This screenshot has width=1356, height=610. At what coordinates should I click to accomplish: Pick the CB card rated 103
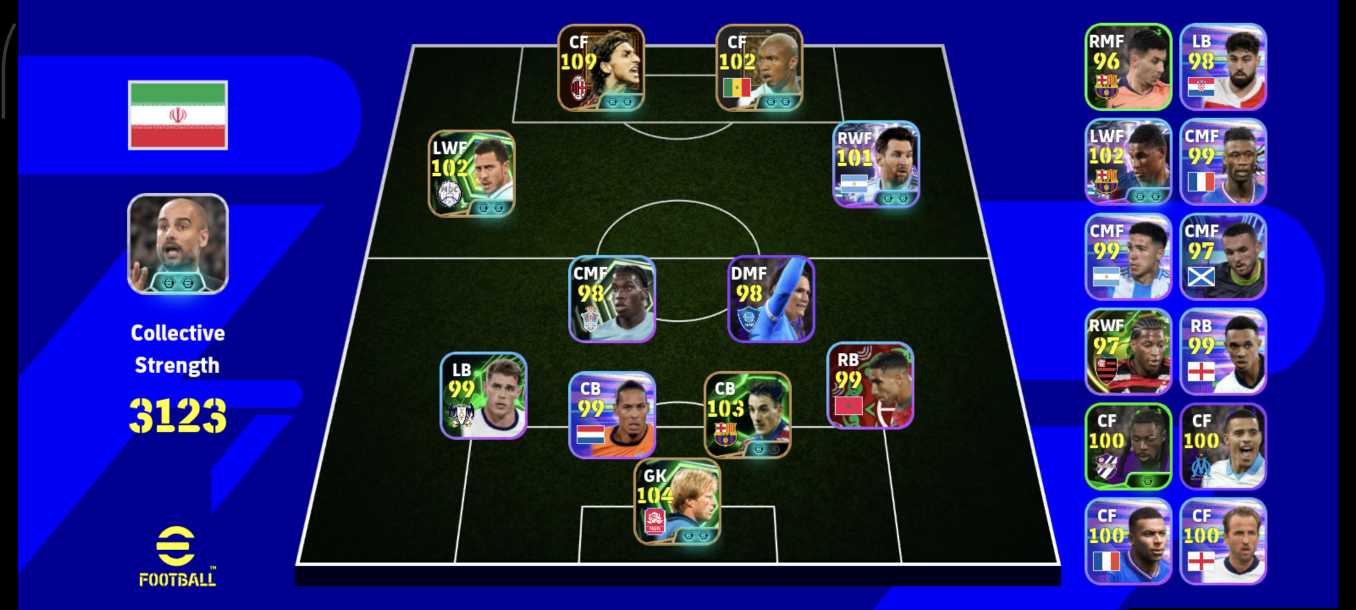click(x=747, y=415)
